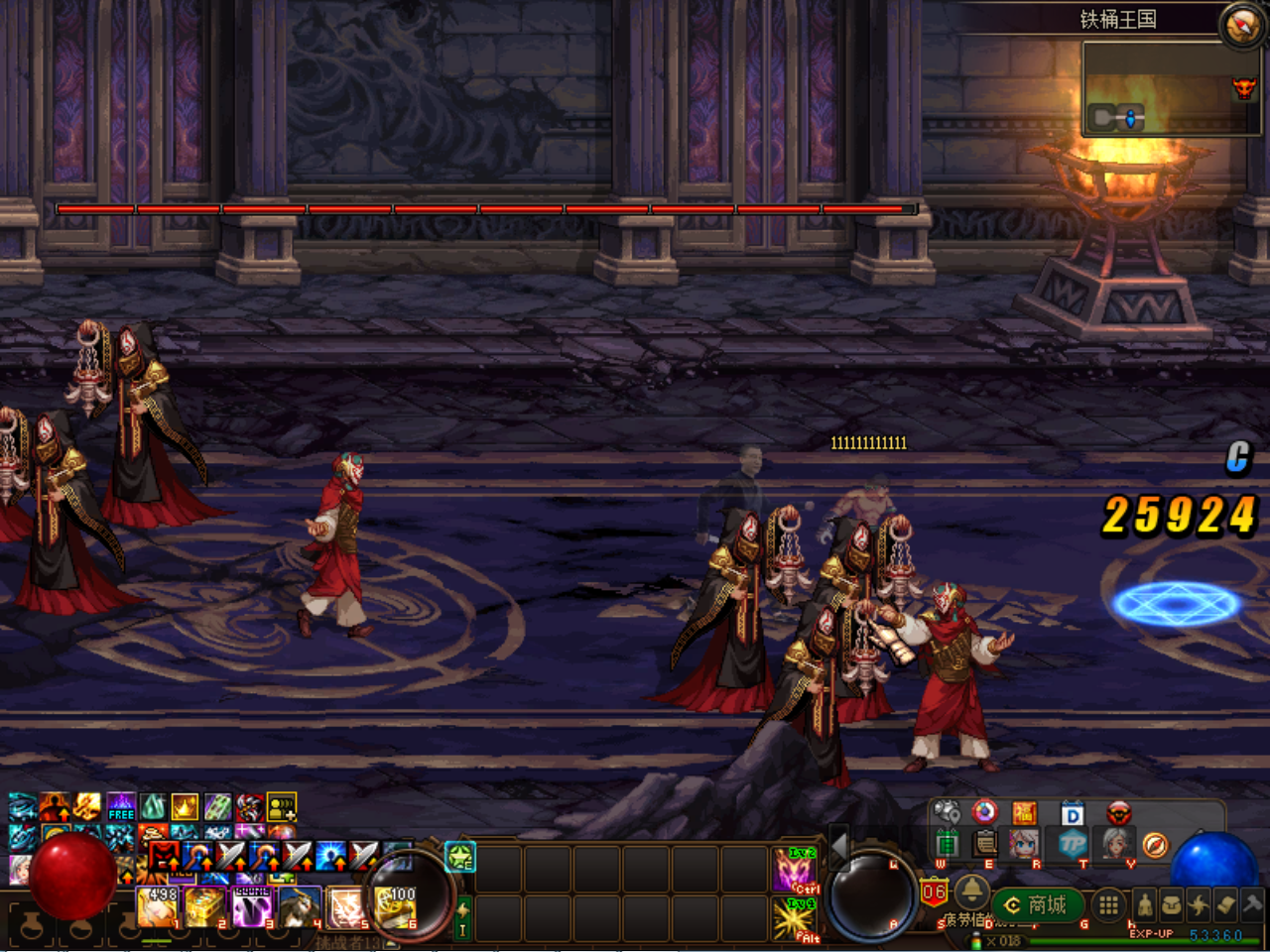This screenshot has height=952, width=1270.
Task: Collapse the skill bar with the left arrow
Action: tap(839, 848)
